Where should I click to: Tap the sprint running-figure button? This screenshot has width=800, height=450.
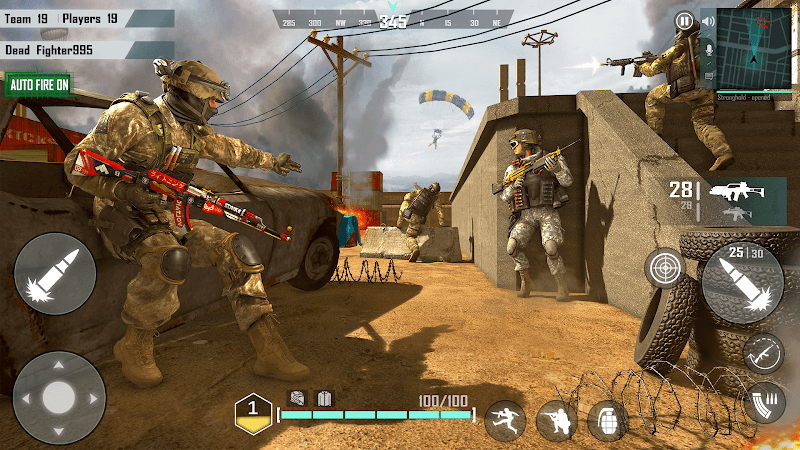(505, 420)
